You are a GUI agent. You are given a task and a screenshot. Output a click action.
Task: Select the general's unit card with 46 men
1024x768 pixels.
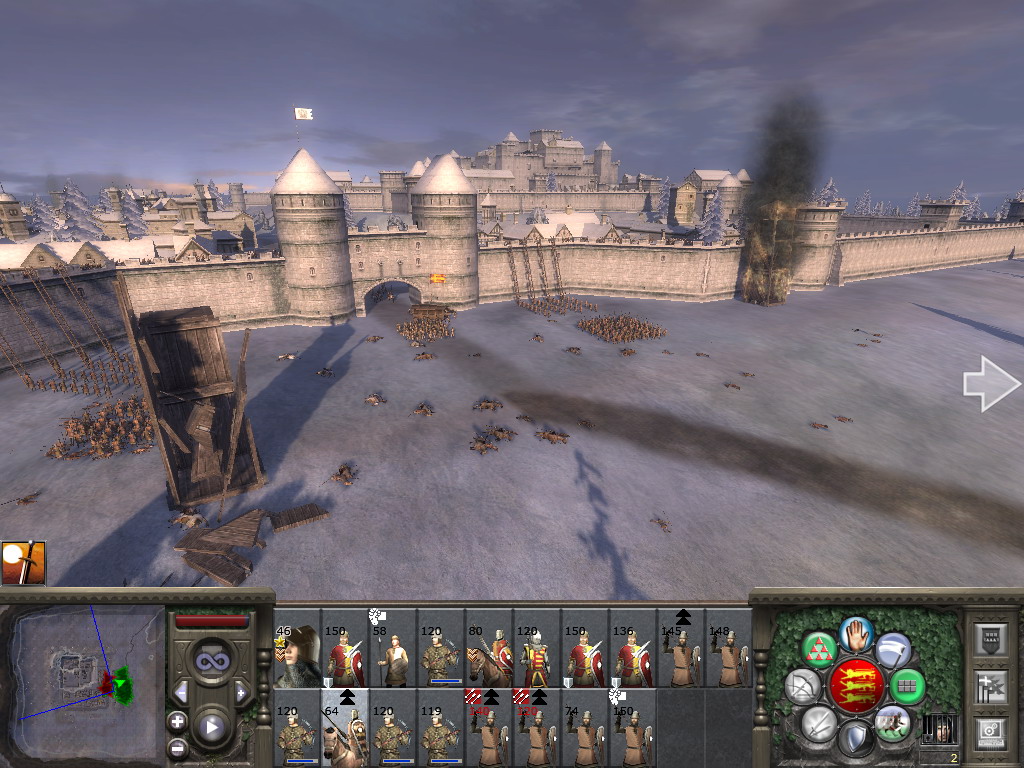[296, 656]
